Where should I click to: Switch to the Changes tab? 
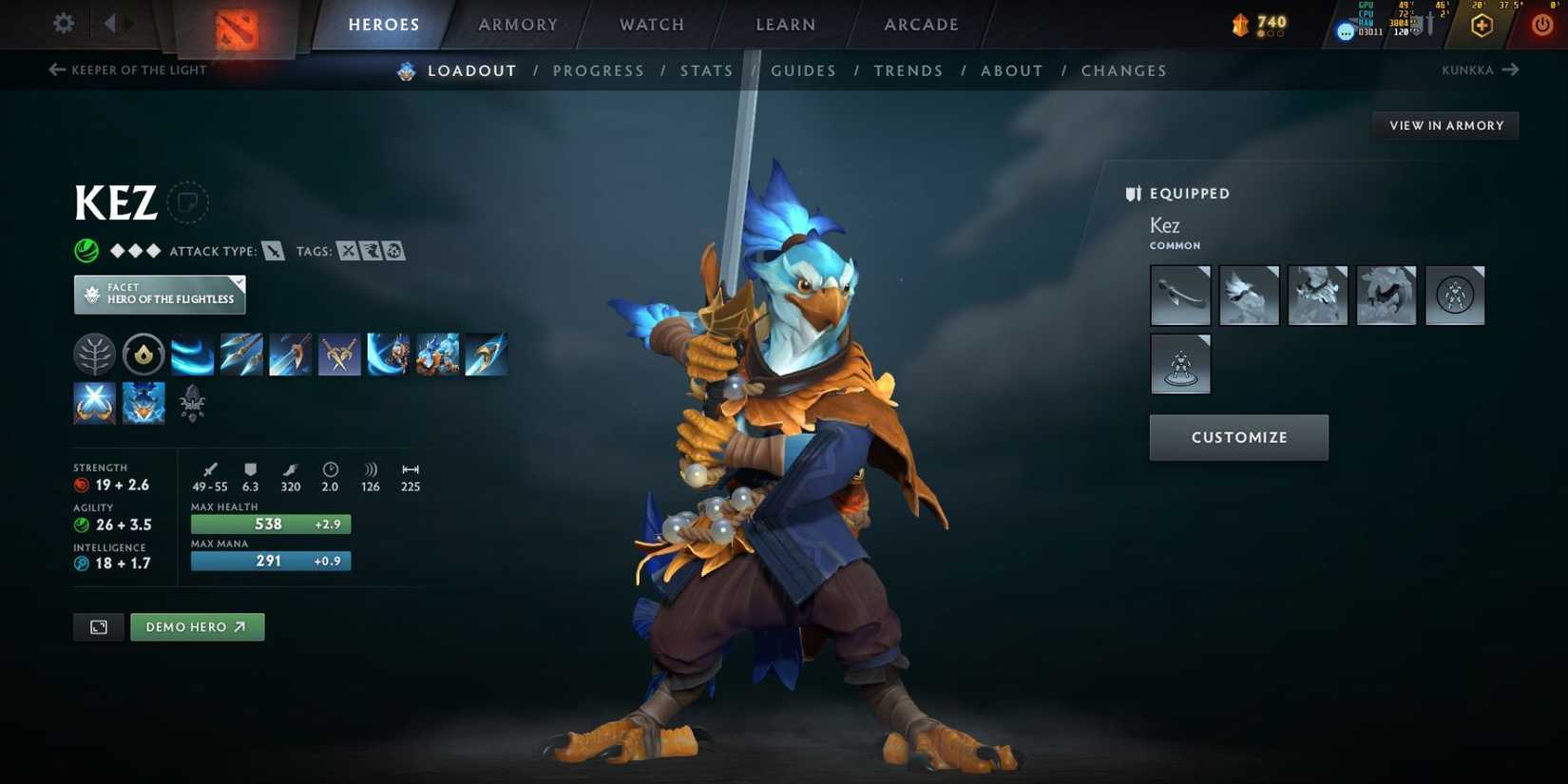pyautogui.click(x=1124, y=70)
